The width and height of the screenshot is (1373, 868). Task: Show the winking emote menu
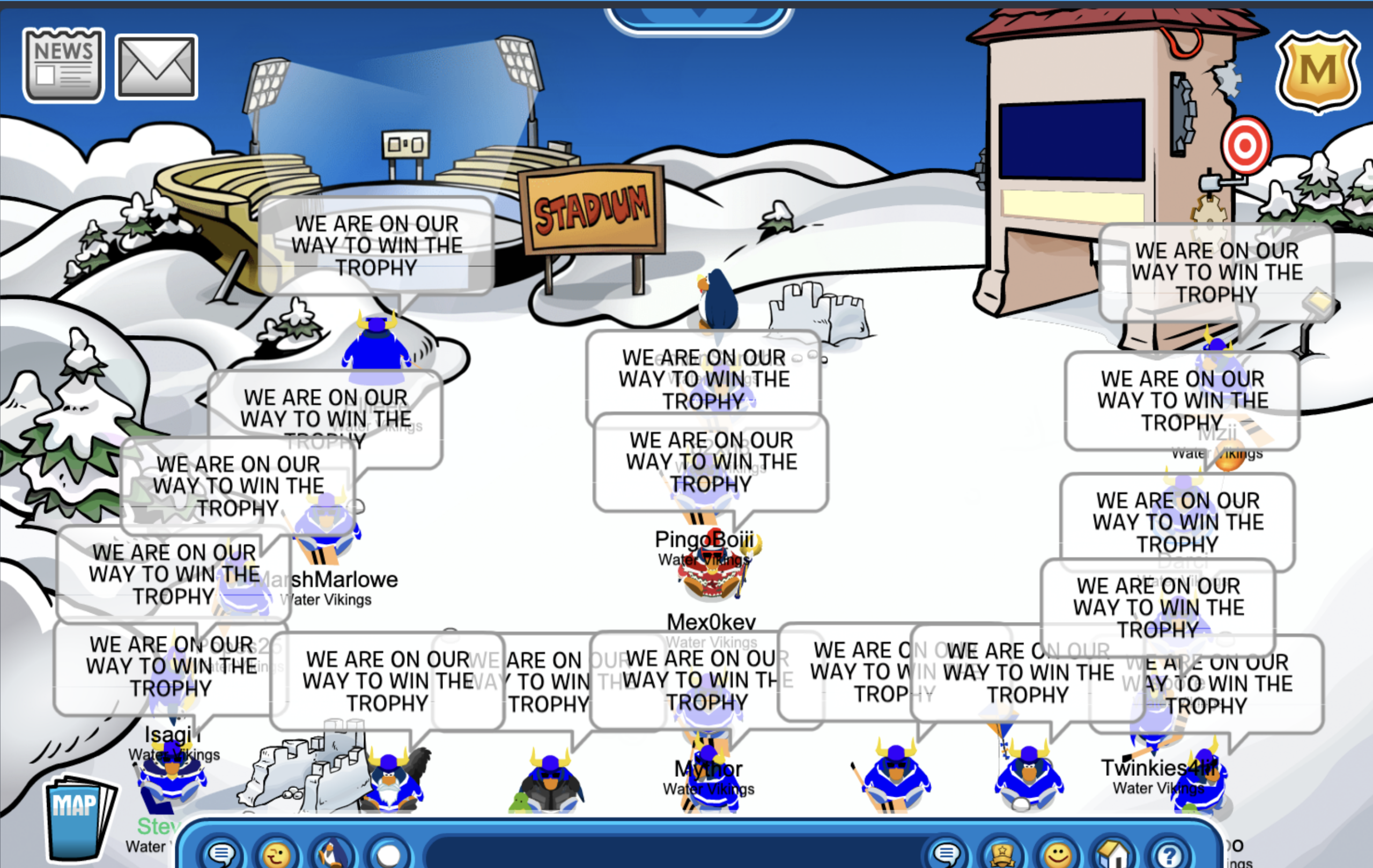276,854
